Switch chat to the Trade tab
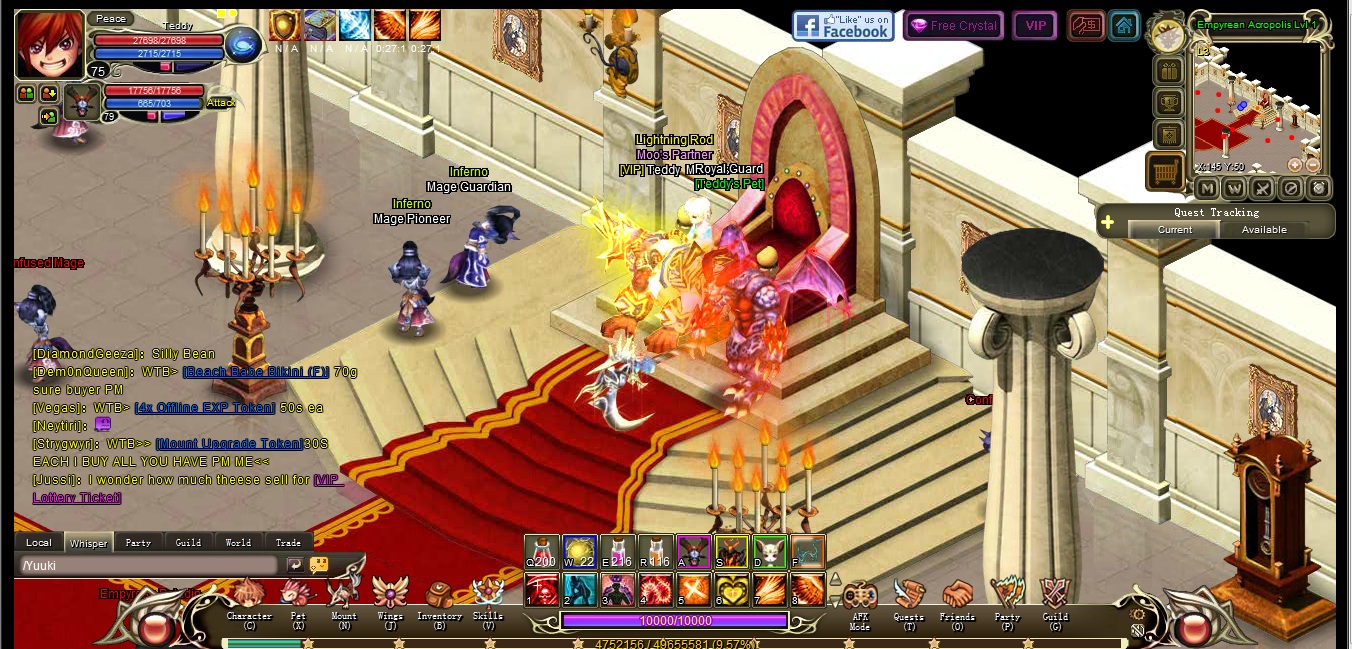 288,543
